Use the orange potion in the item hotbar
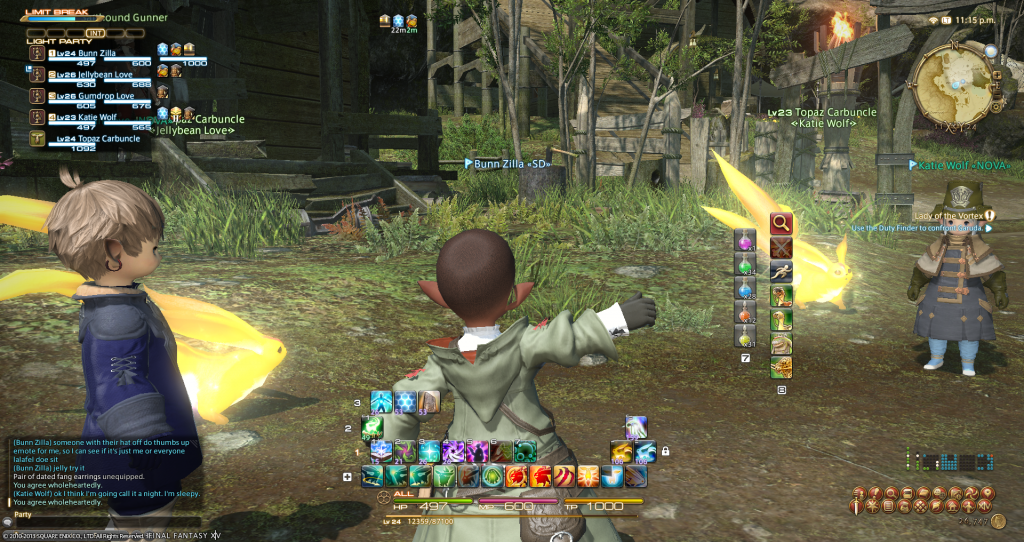 click(x=744, y=314)
